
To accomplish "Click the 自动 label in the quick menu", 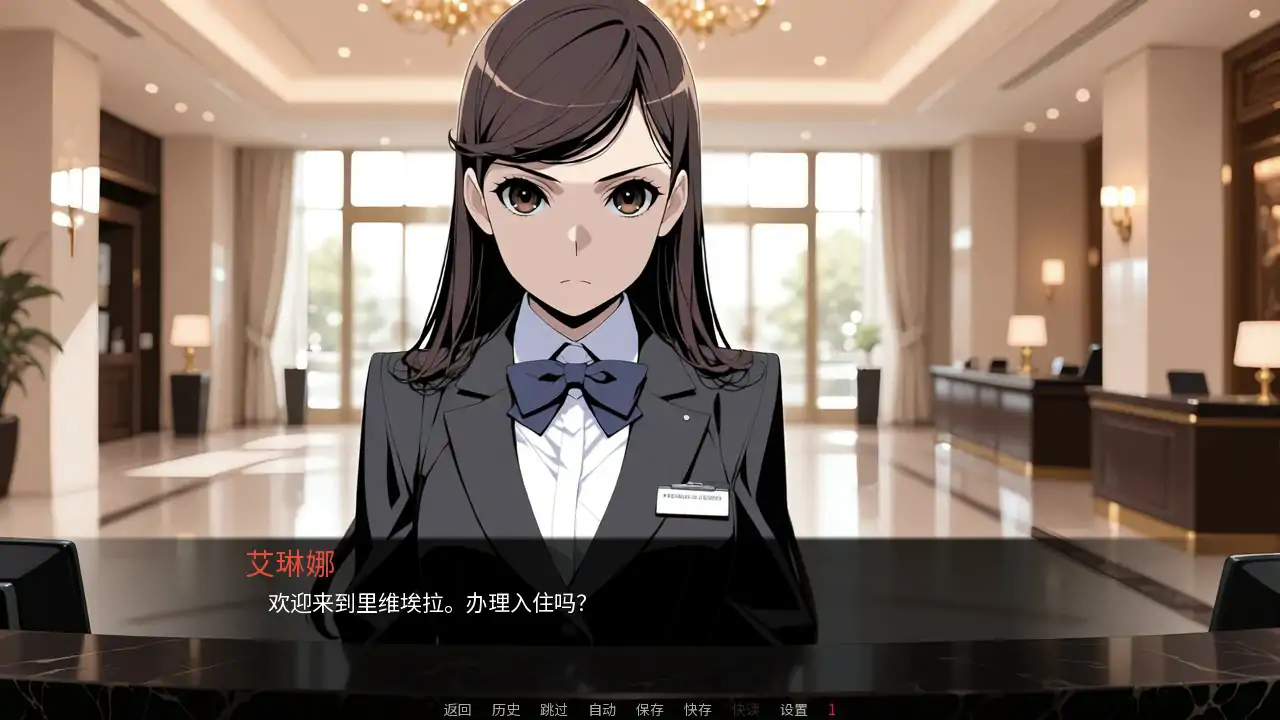I will tap(600, 711).
